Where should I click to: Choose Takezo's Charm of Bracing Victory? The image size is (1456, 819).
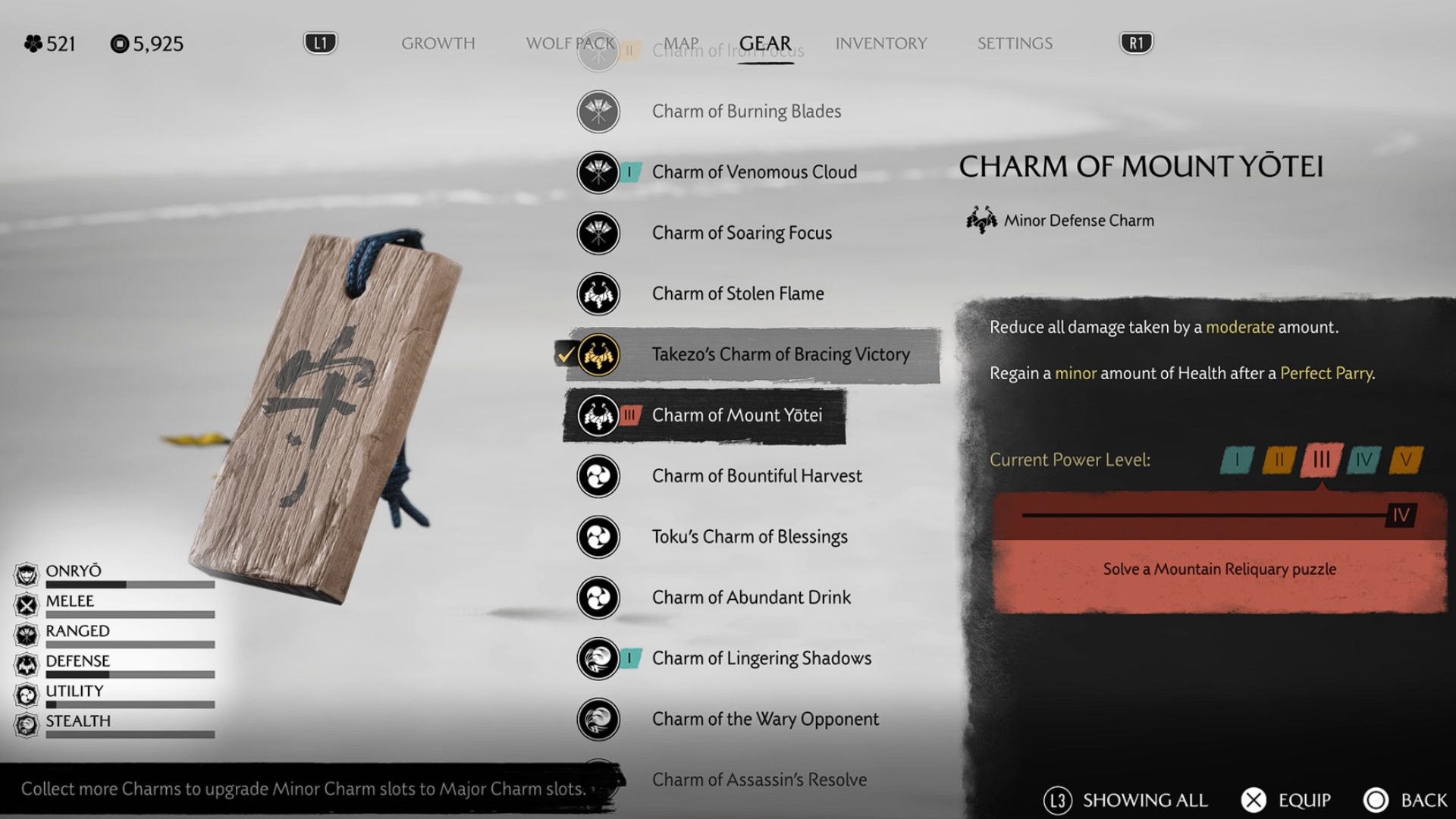tap(780, 354)
